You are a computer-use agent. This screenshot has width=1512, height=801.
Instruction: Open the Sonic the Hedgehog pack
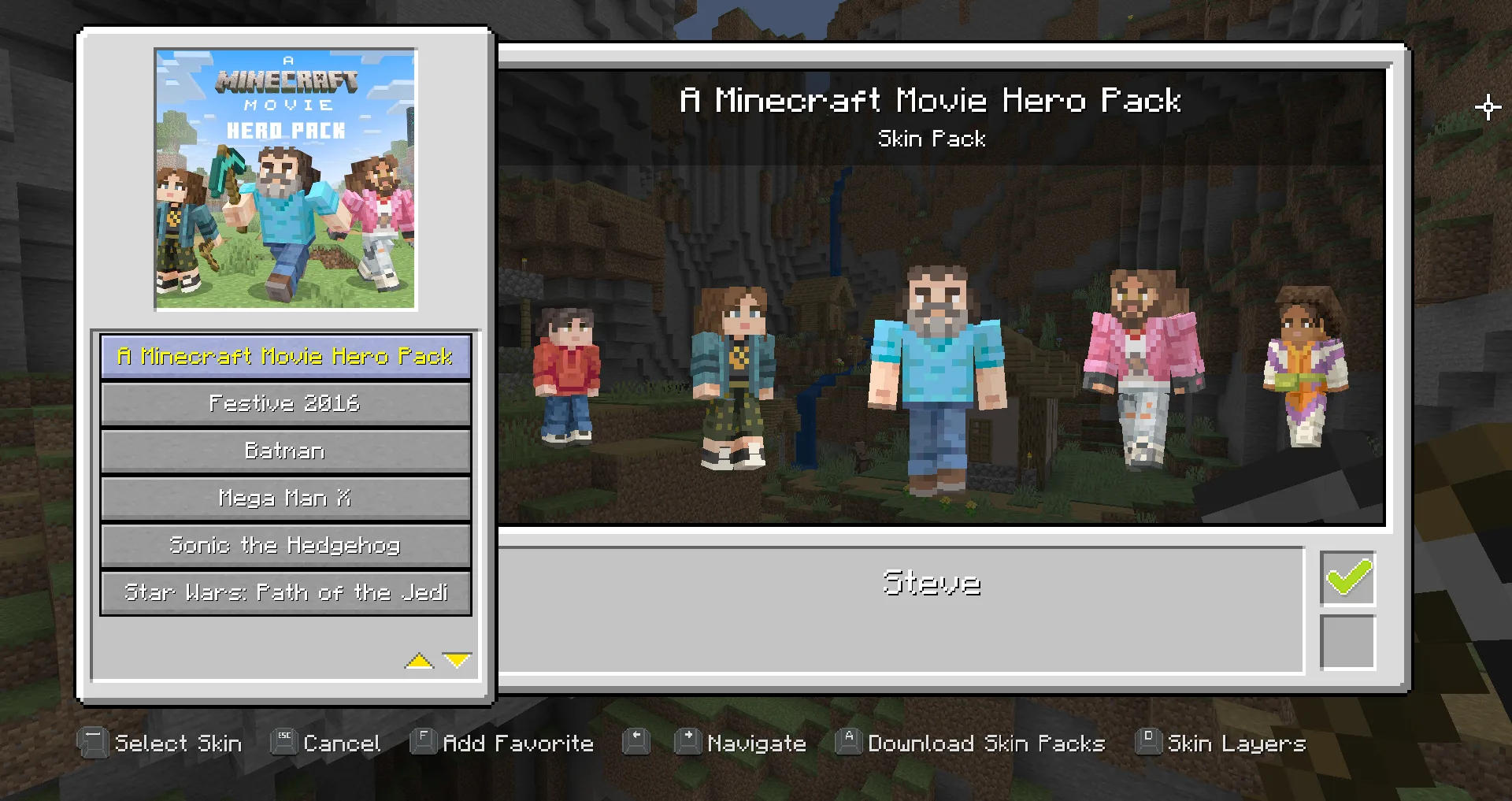285,545
